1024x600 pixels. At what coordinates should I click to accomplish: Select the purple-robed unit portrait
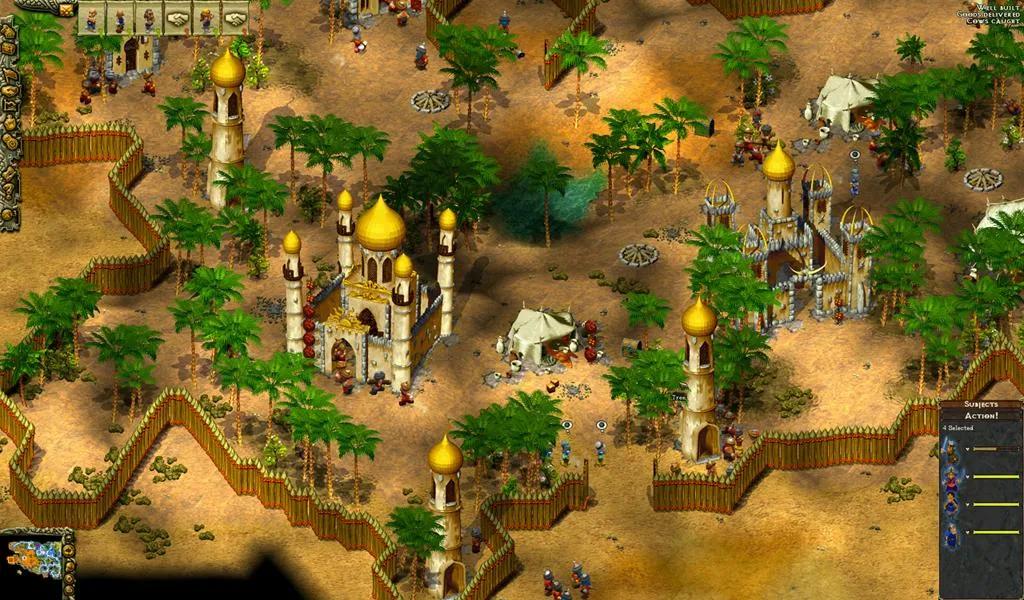[952, 478]
